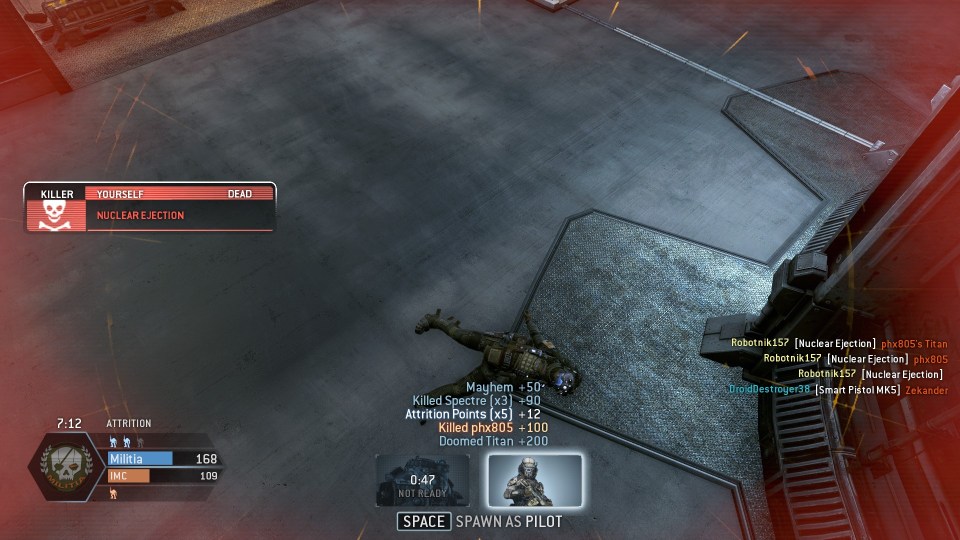This screenshot has height=540, width=960.
Task: Select the Pilot spawn tile
Action: click(535, 480)
